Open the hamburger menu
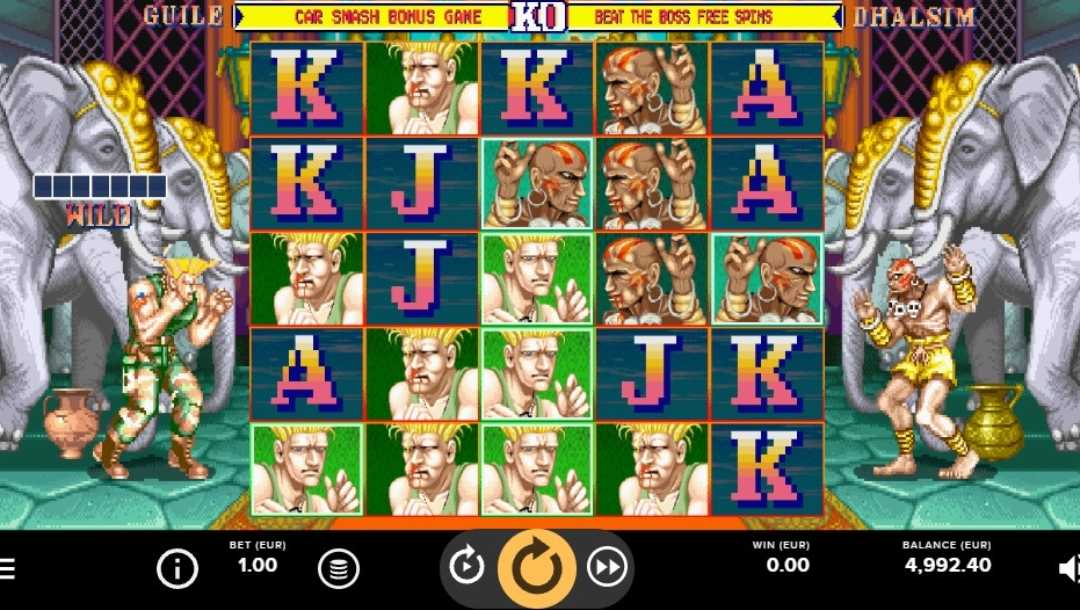Image resolution: width=1080 pixels, height=610 pixels. (6, 569)
